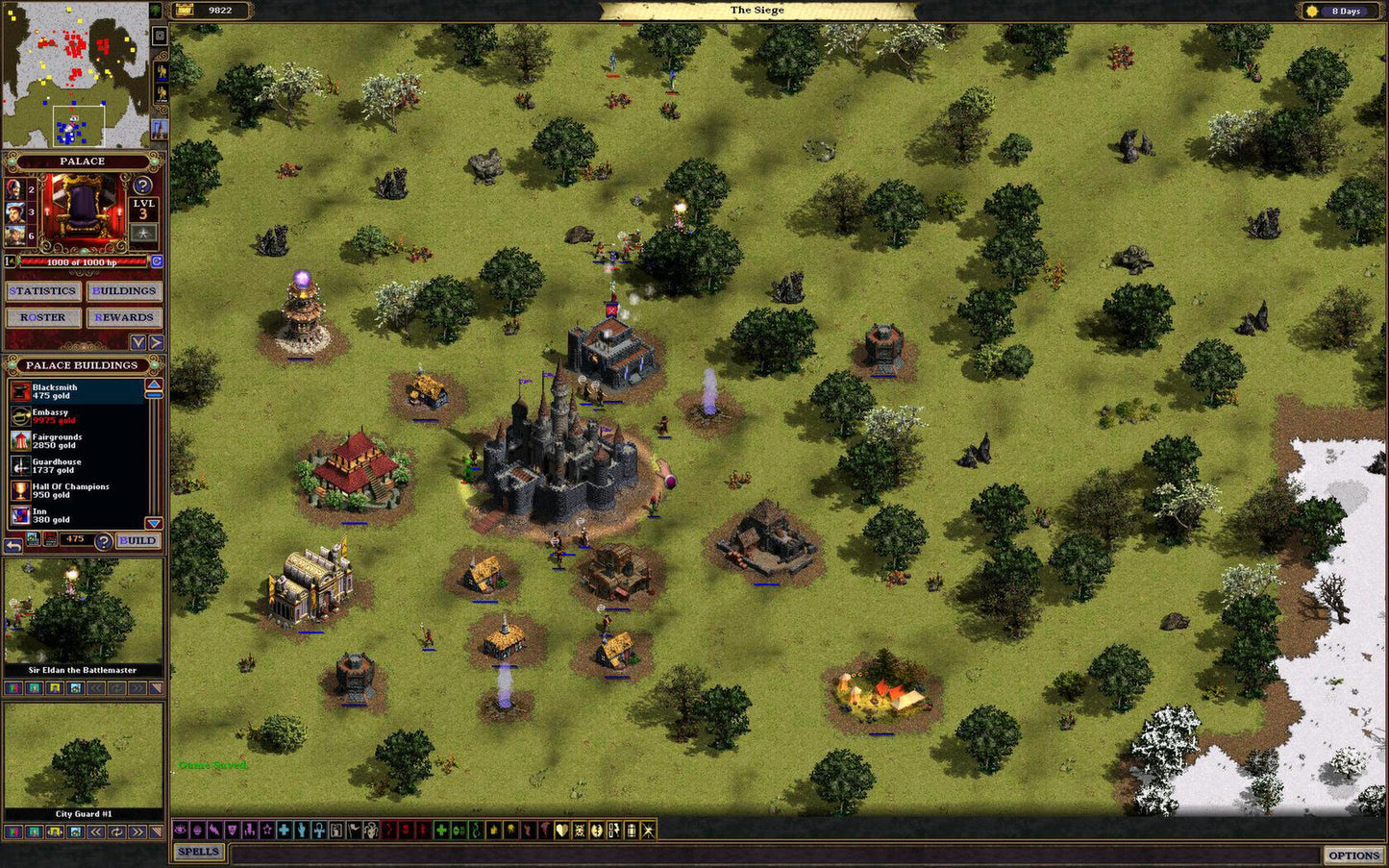
Task: Toggle the Spells bar button
Action: click(199, 852)
